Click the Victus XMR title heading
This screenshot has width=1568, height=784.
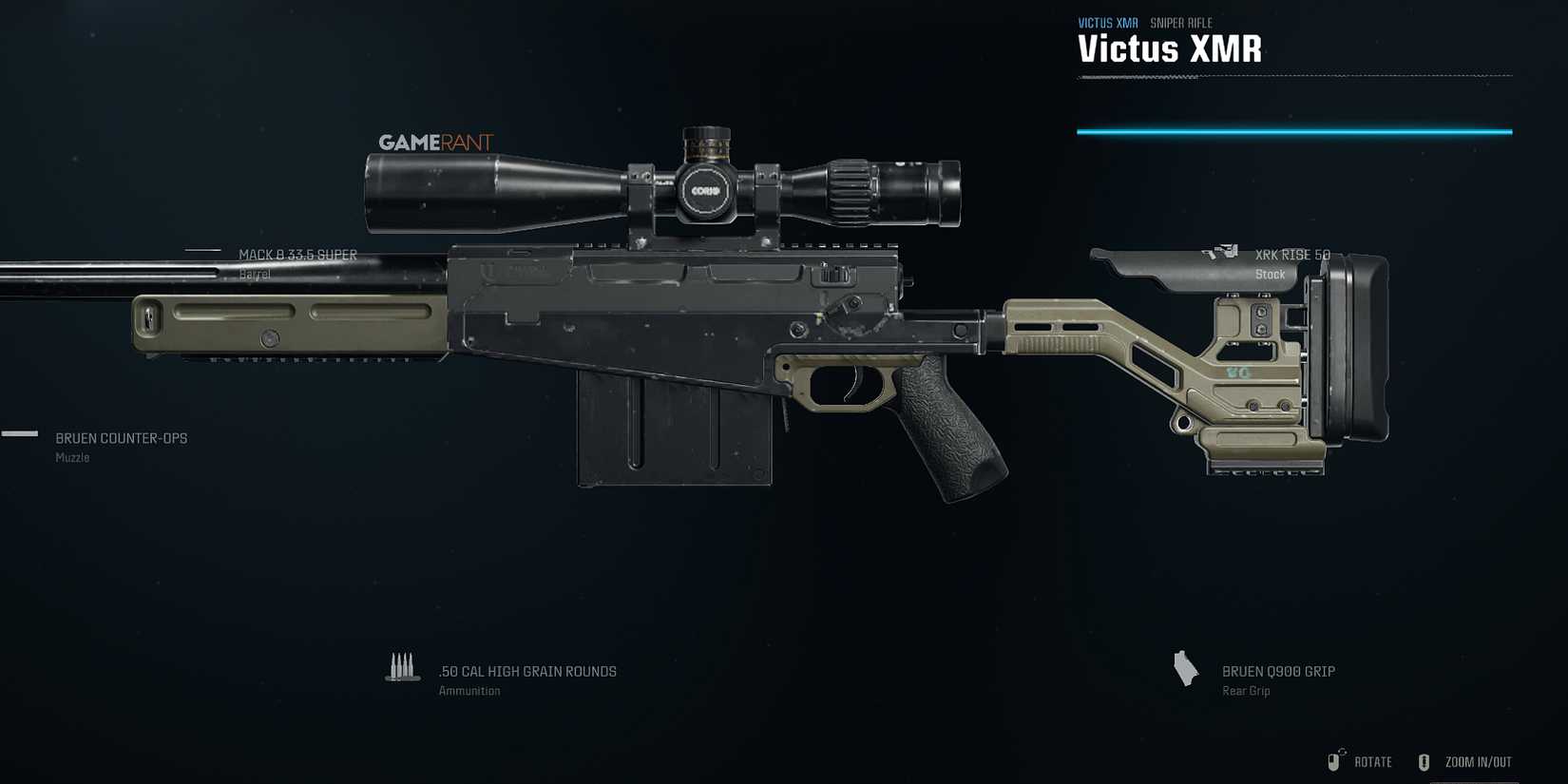[1169, 48]
